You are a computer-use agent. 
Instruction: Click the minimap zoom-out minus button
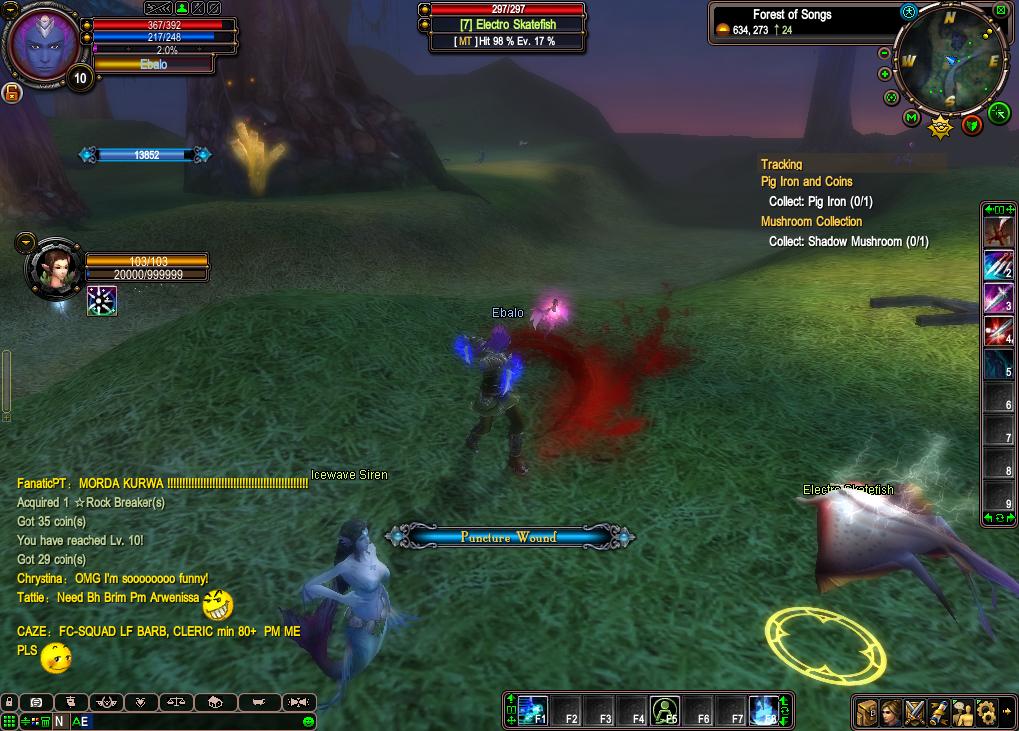pyautogui.click(x=884, y=53)
